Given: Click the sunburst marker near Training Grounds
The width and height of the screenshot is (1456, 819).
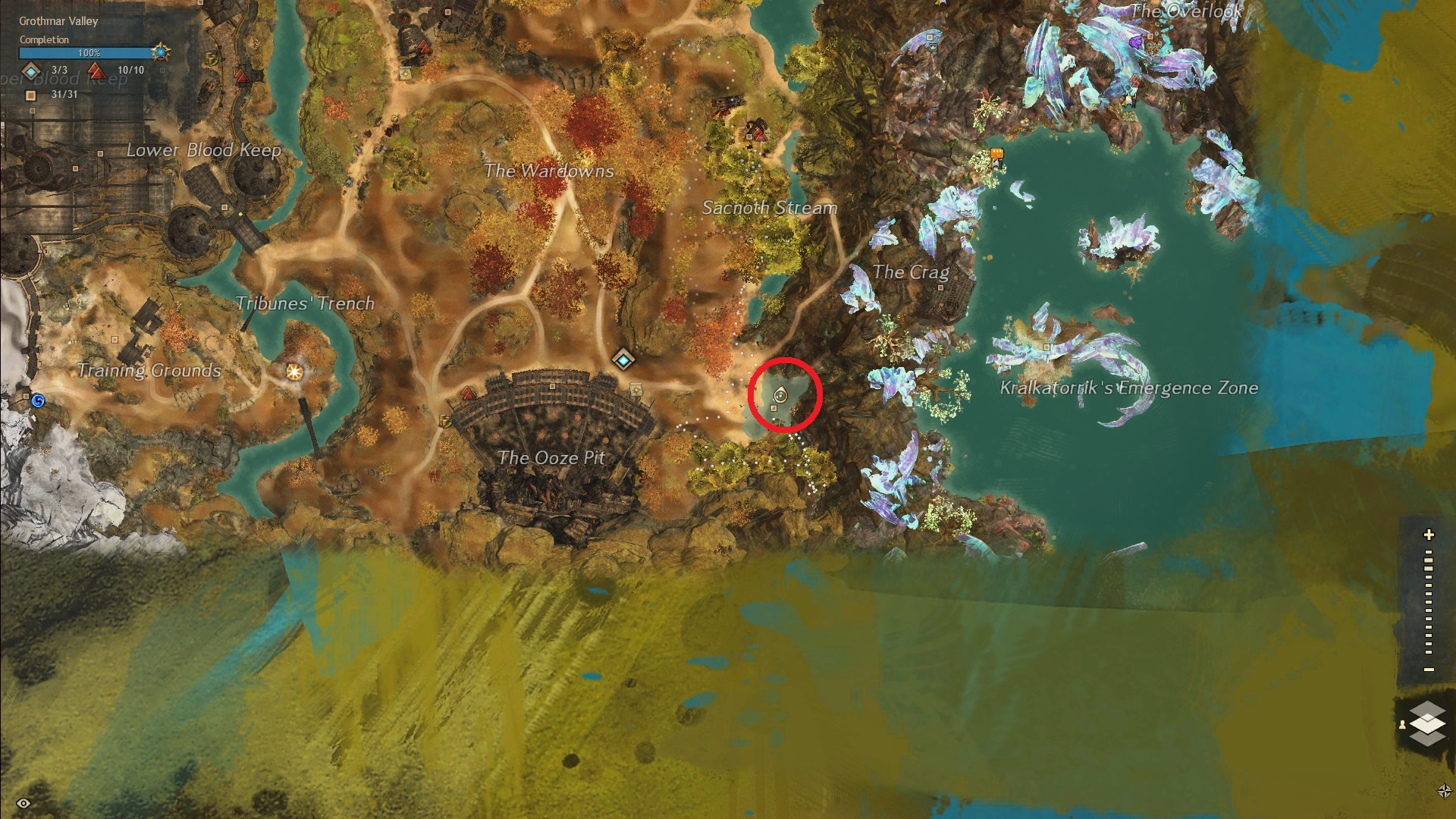Looking at the screenshot, I should coord(294,372).
